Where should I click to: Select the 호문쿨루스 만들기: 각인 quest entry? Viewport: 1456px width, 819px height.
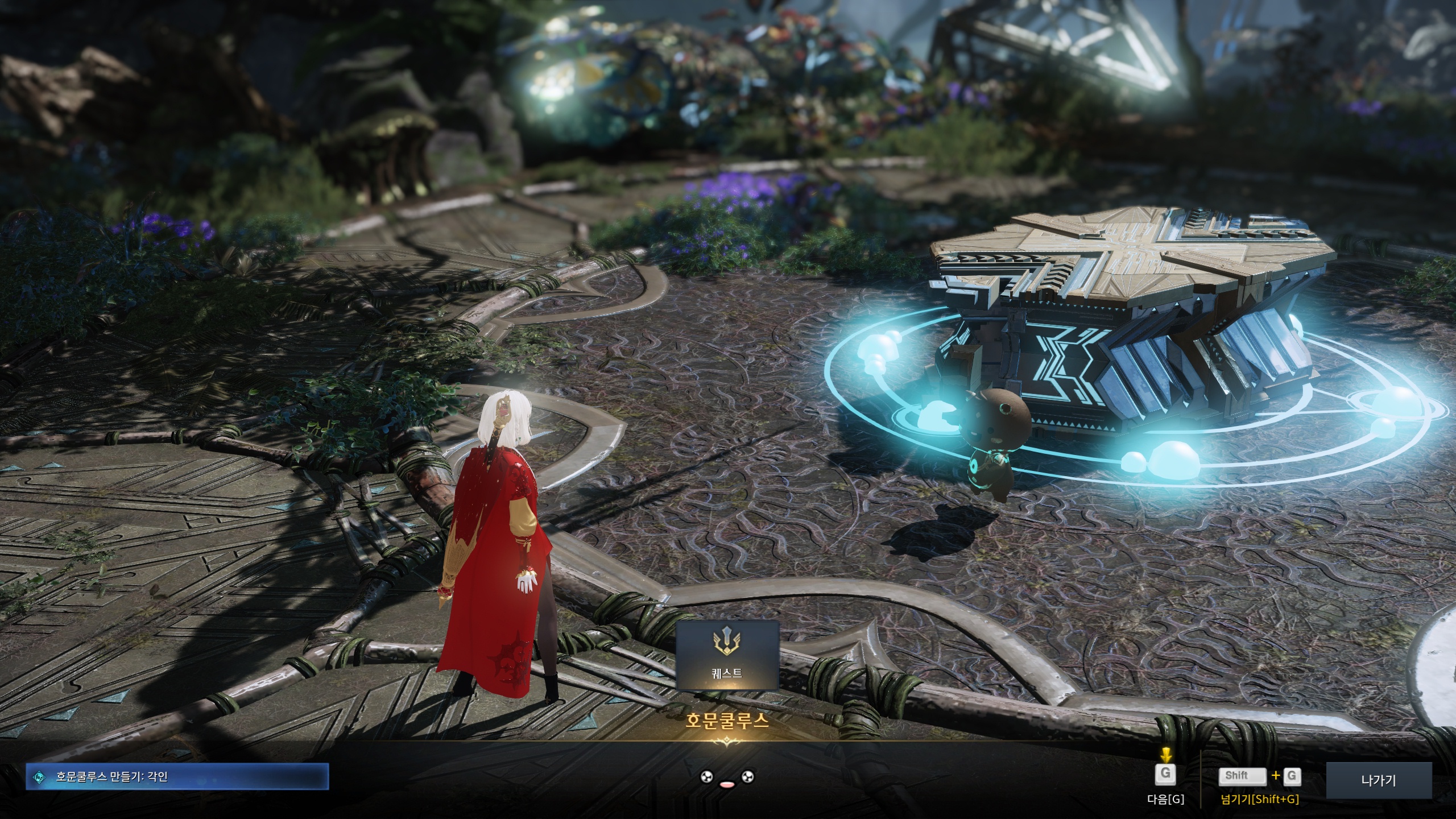click(177, 776)
